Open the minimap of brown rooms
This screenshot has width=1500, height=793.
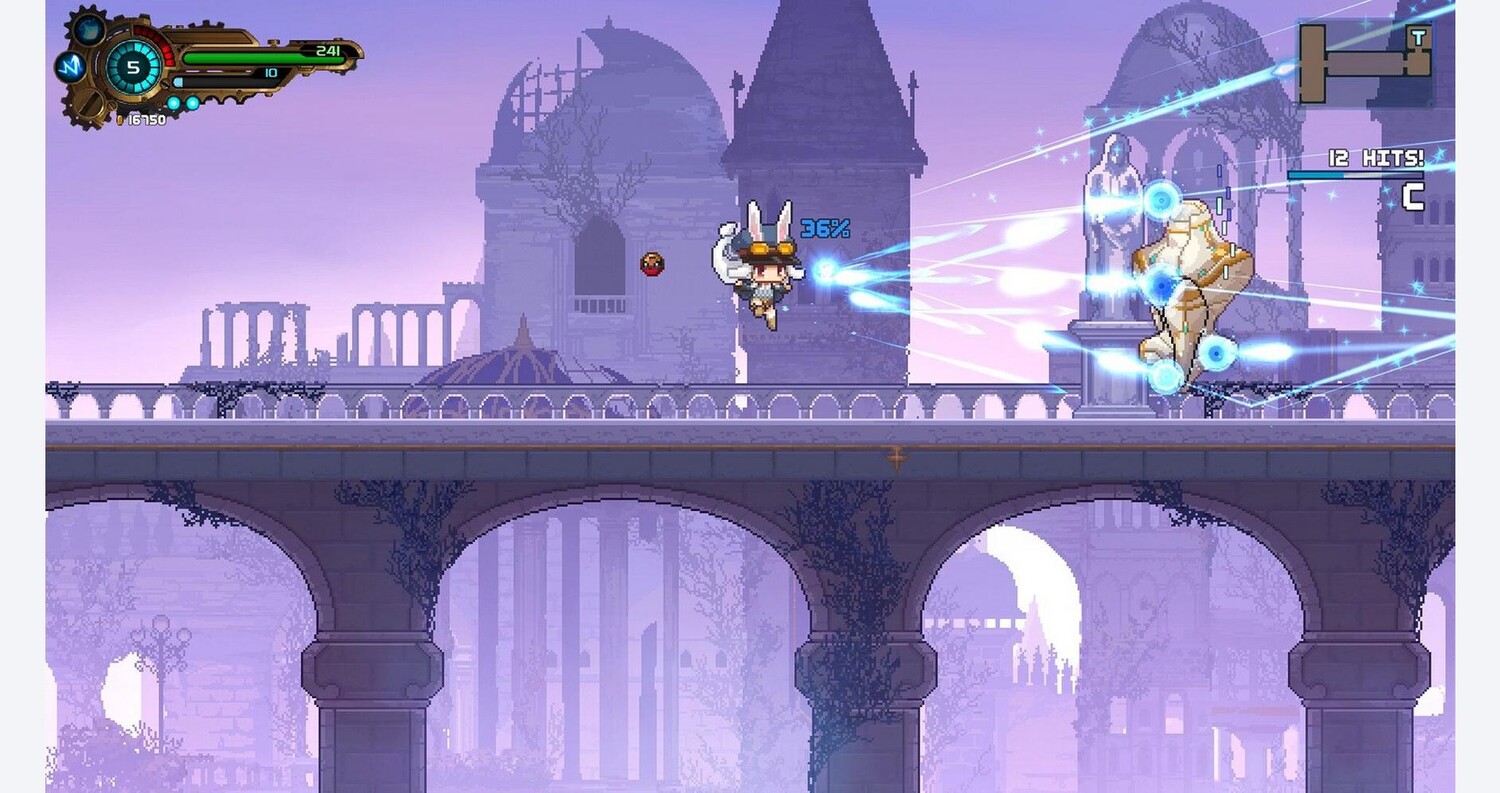[1364, 63]
